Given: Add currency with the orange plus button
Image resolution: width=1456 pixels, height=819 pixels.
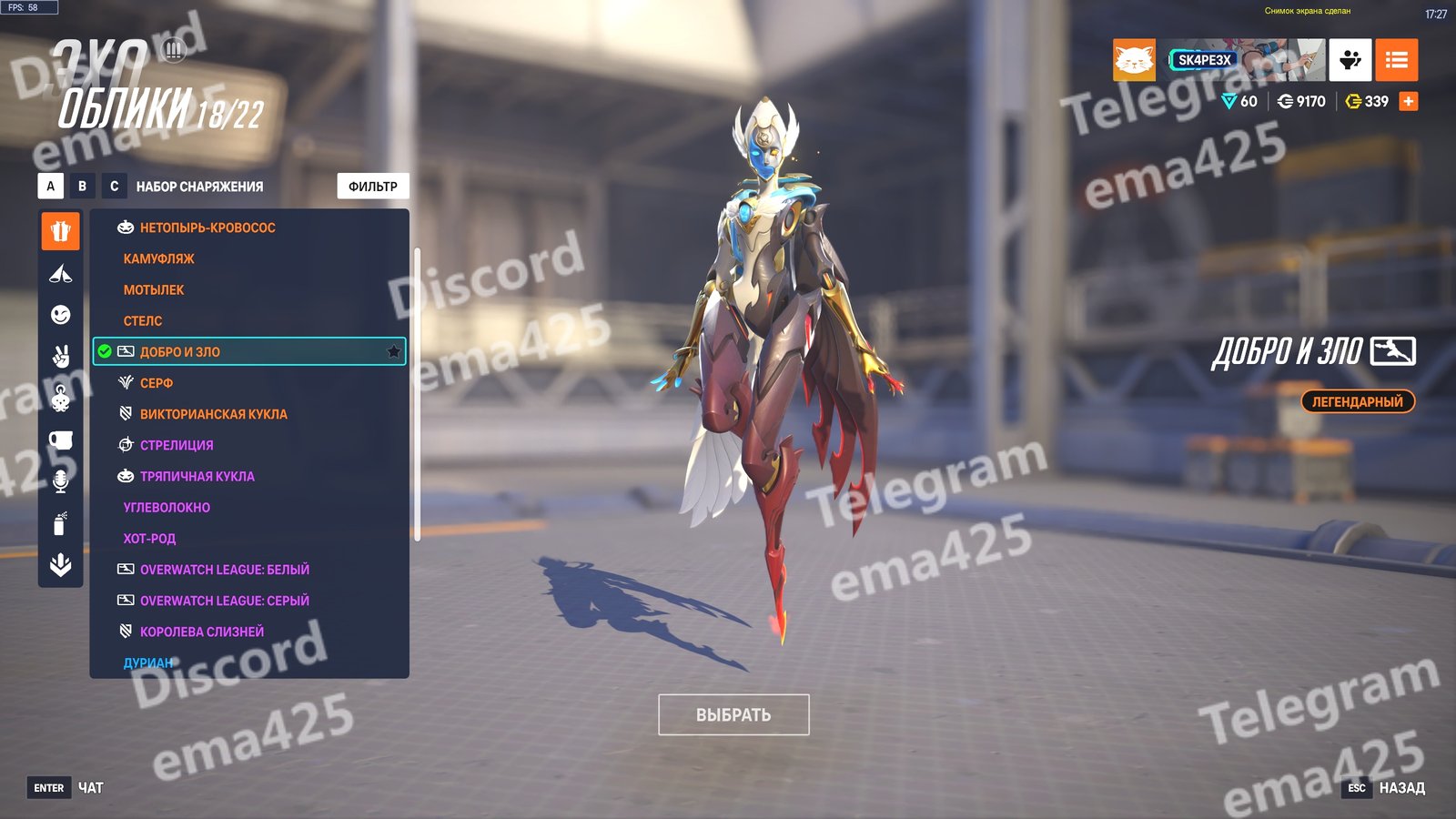Looking at the screenshot, I should point(1408,101).
